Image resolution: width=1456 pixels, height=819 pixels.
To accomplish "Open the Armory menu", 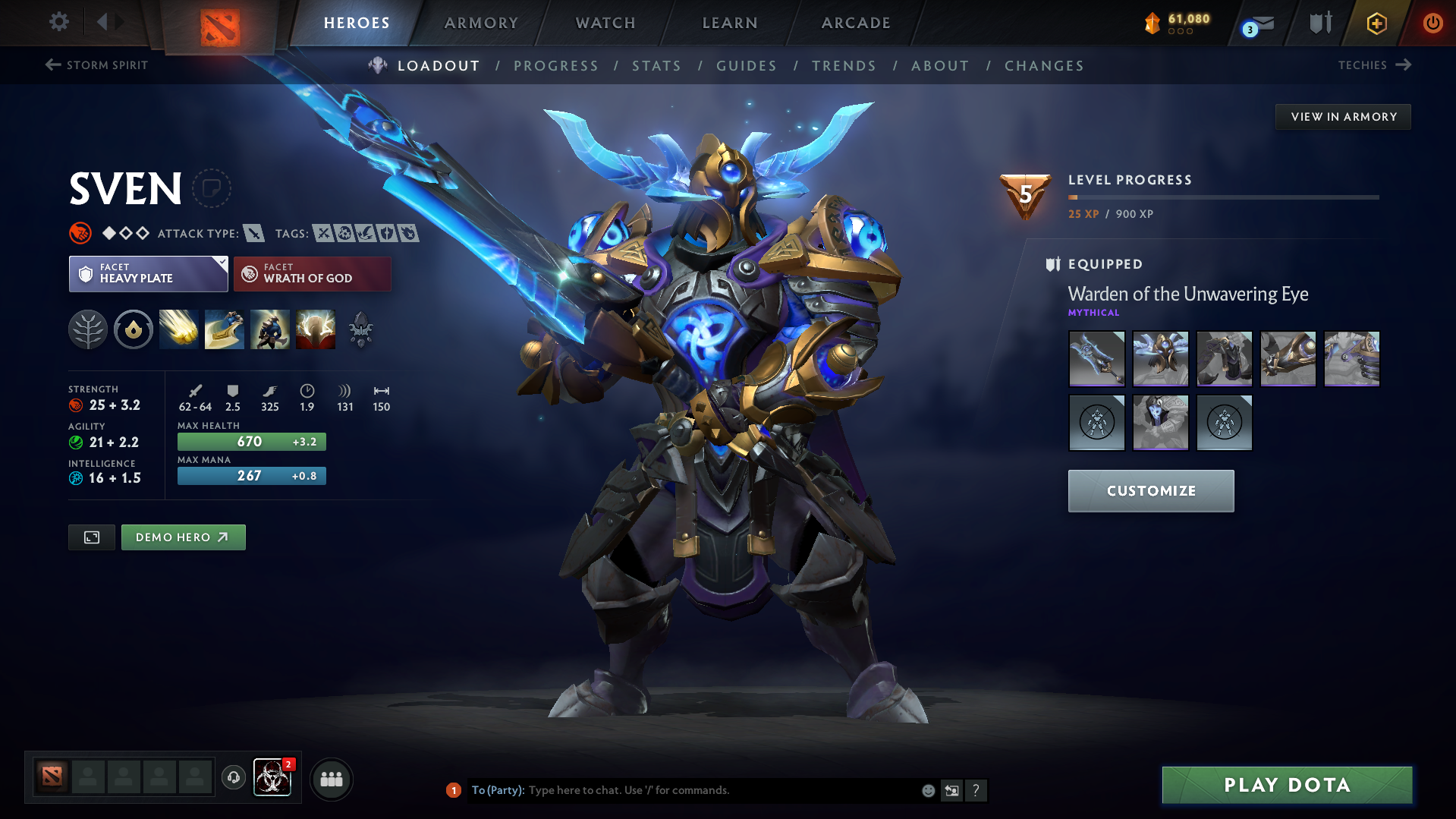I will click(x=481, y=23).
